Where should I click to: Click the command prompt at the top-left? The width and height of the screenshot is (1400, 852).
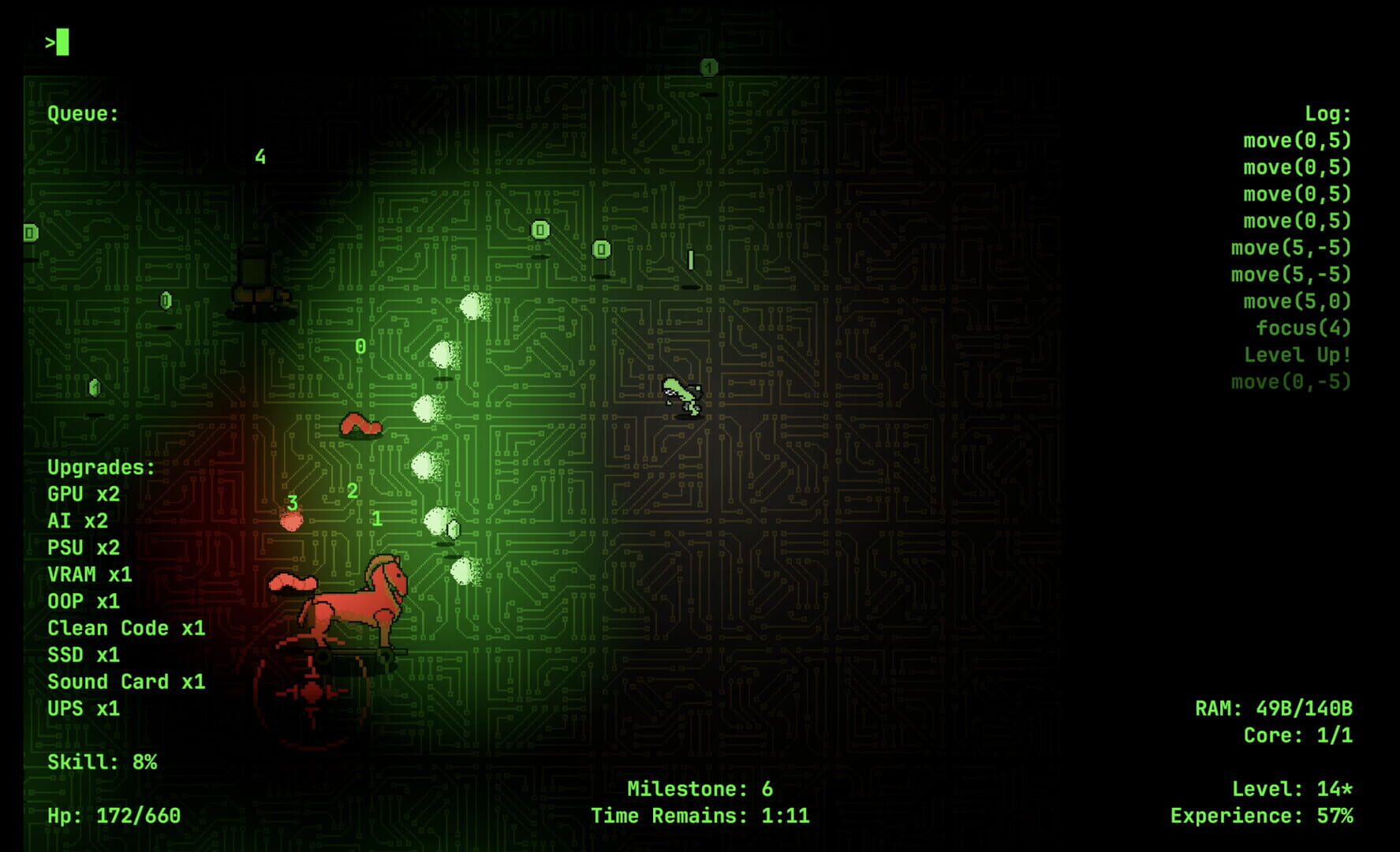pyautogui.click(x=57, y=43)
